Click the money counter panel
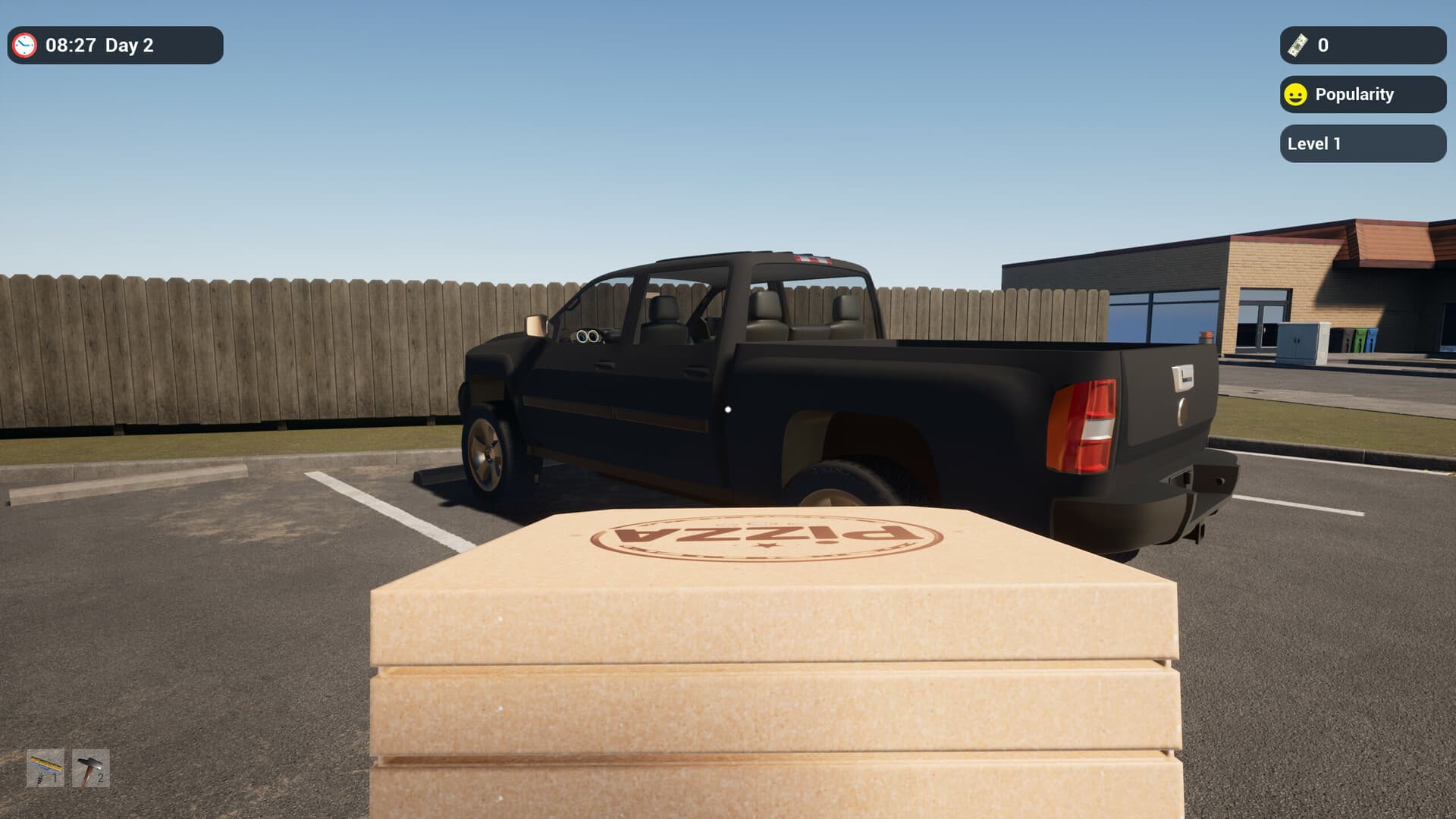The height and width of the screenshot is (819, 1456). click(1361, 47)
